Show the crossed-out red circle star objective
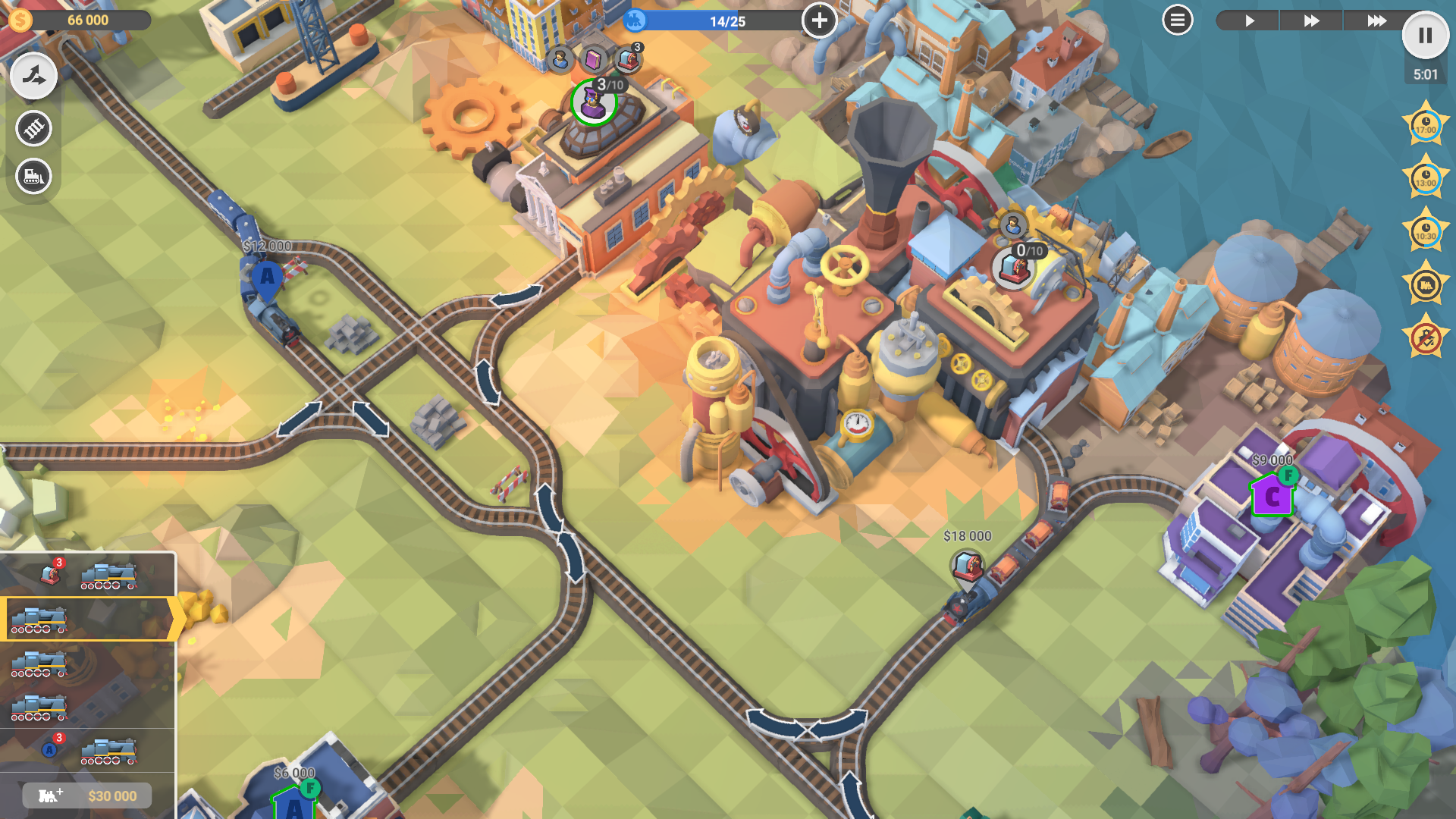The image size is (1456, 819). click(x=1426, y=338)
